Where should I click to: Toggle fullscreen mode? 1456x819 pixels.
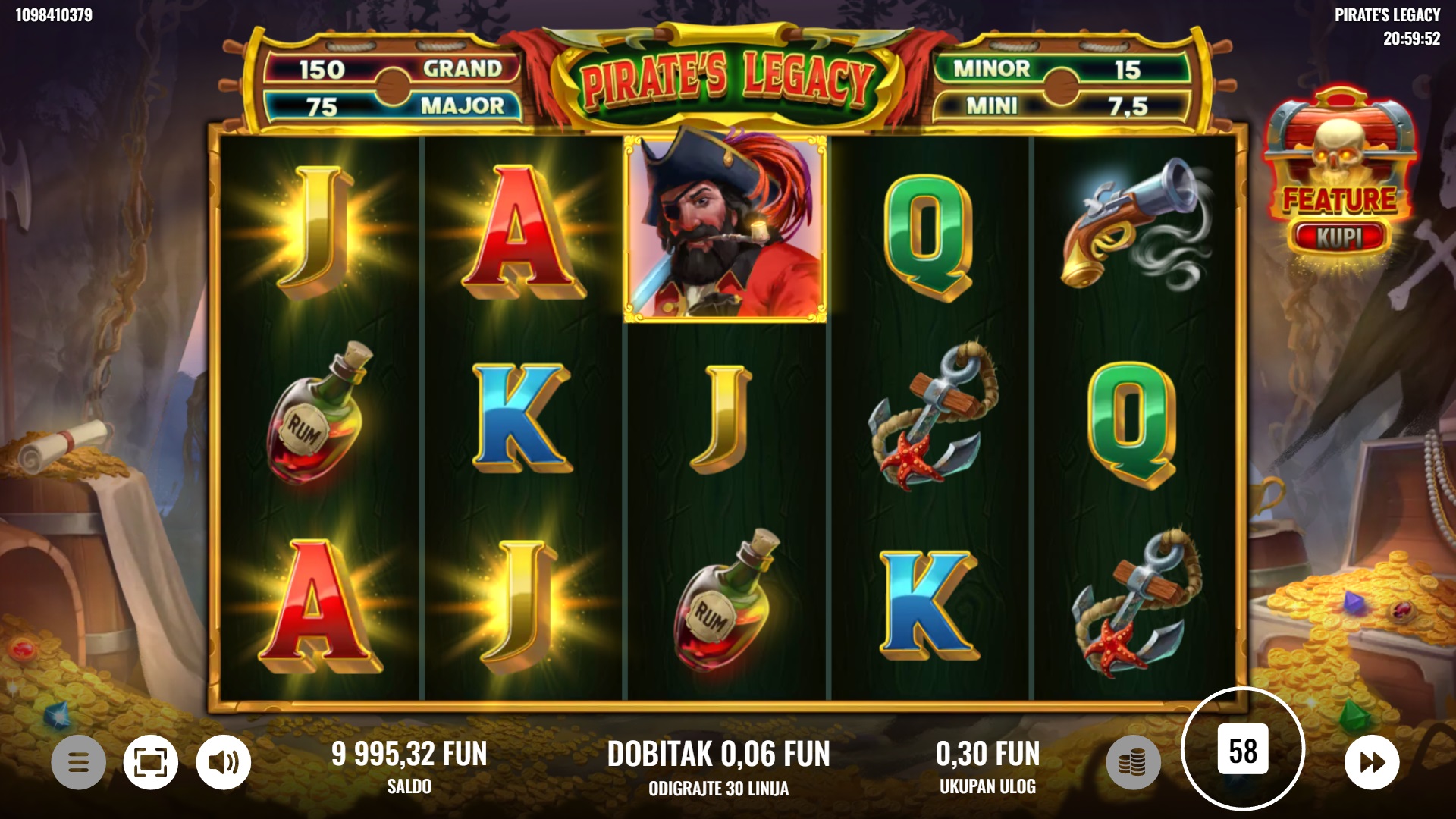click(151, 761)
